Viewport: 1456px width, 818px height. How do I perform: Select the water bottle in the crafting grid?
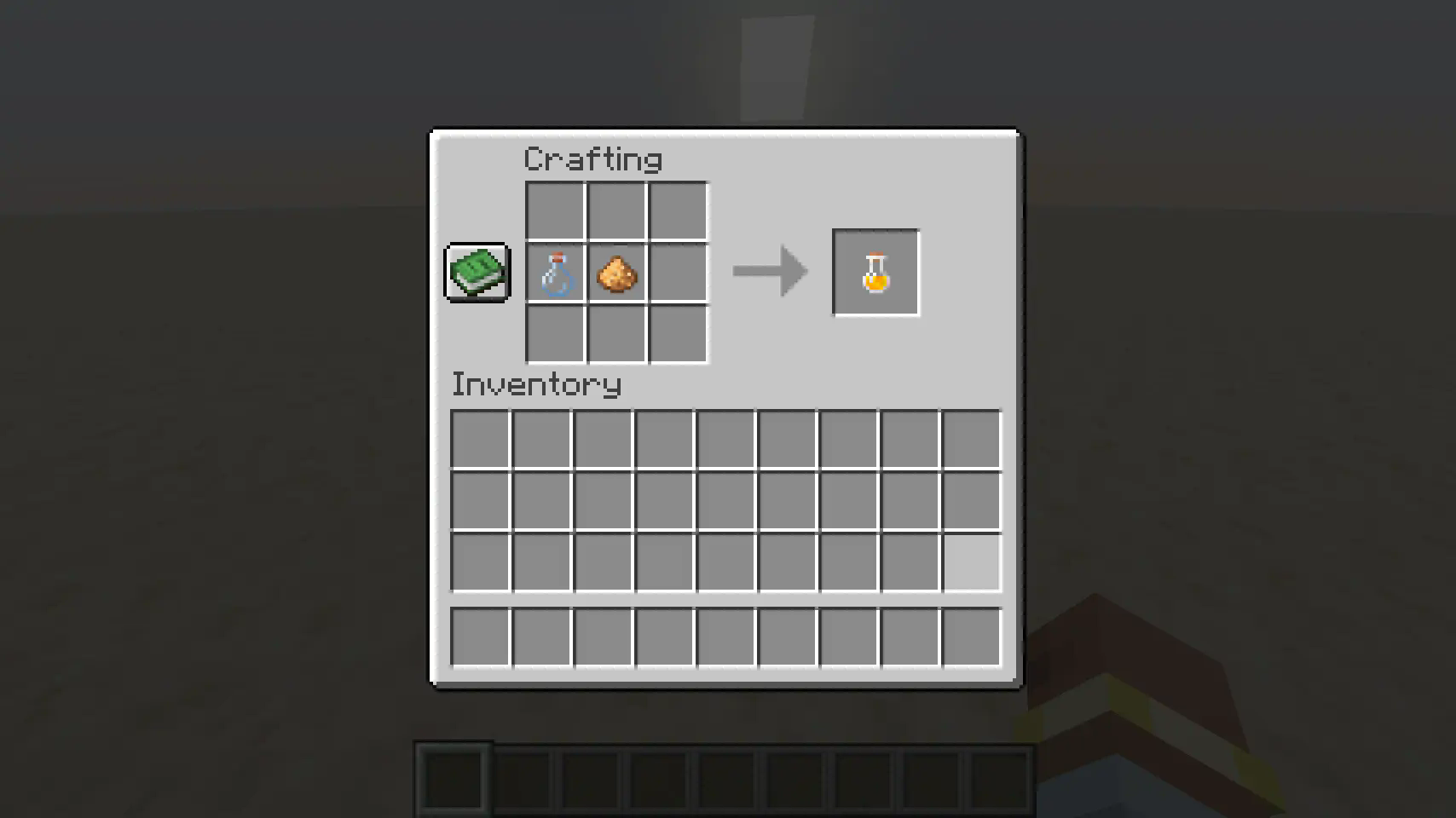pos(554,272)
